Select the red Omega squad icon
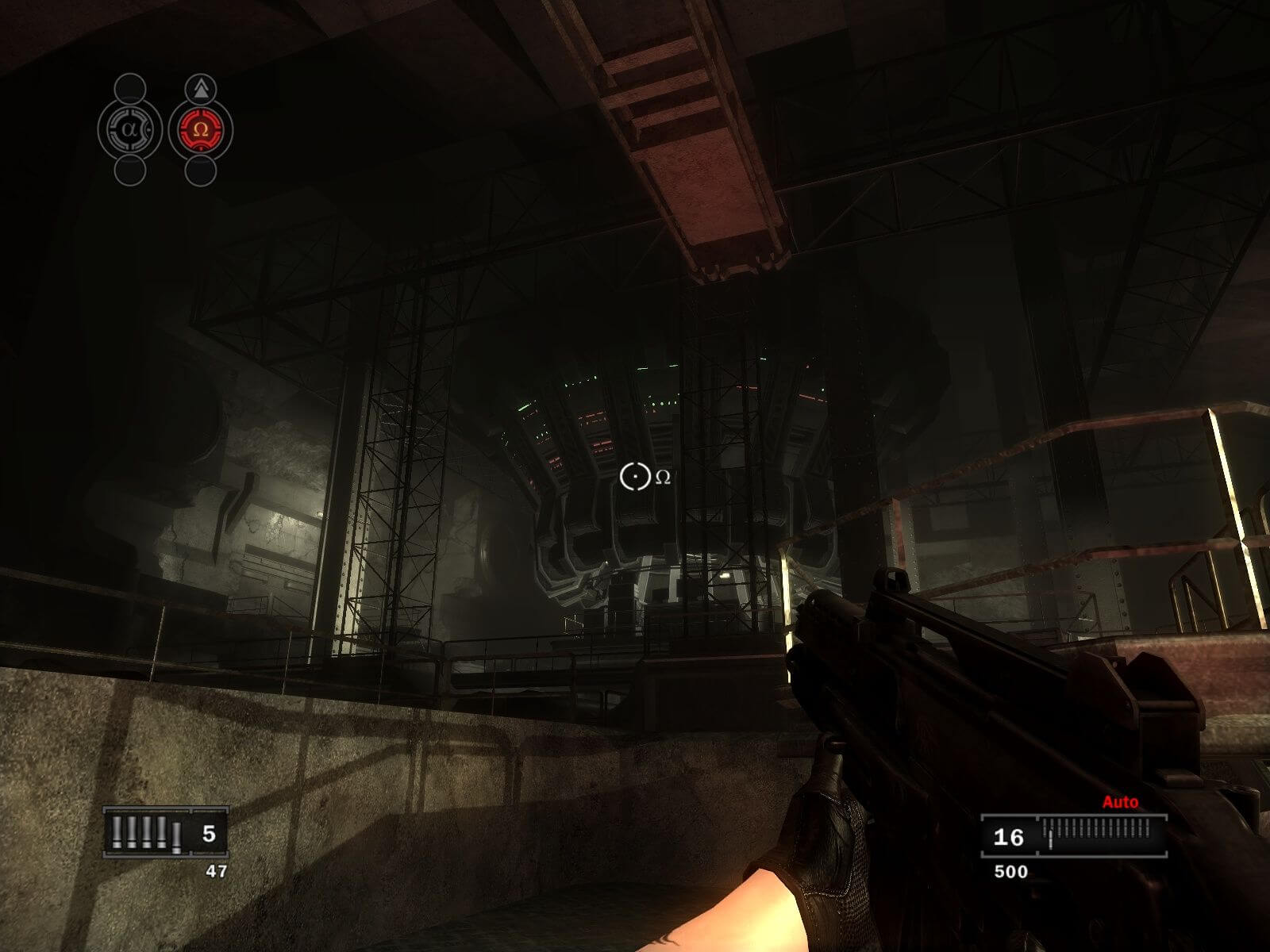The width and height of the screenshot is (1270, 952). click(x=200, y=129)
